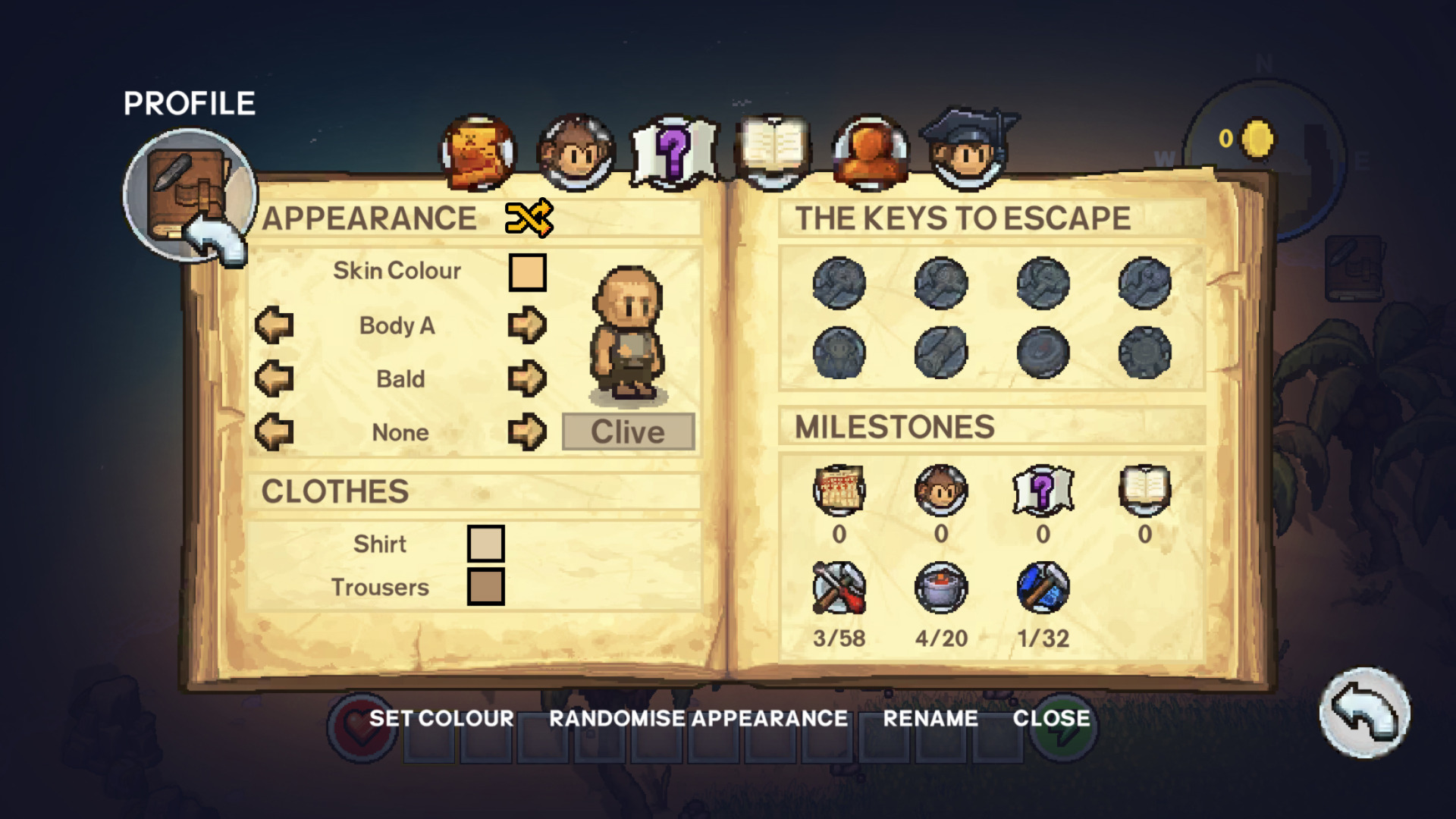This screenshot has height=819, width=1456.
Task: Select next body type with right arrow
Action: [527, 325]
